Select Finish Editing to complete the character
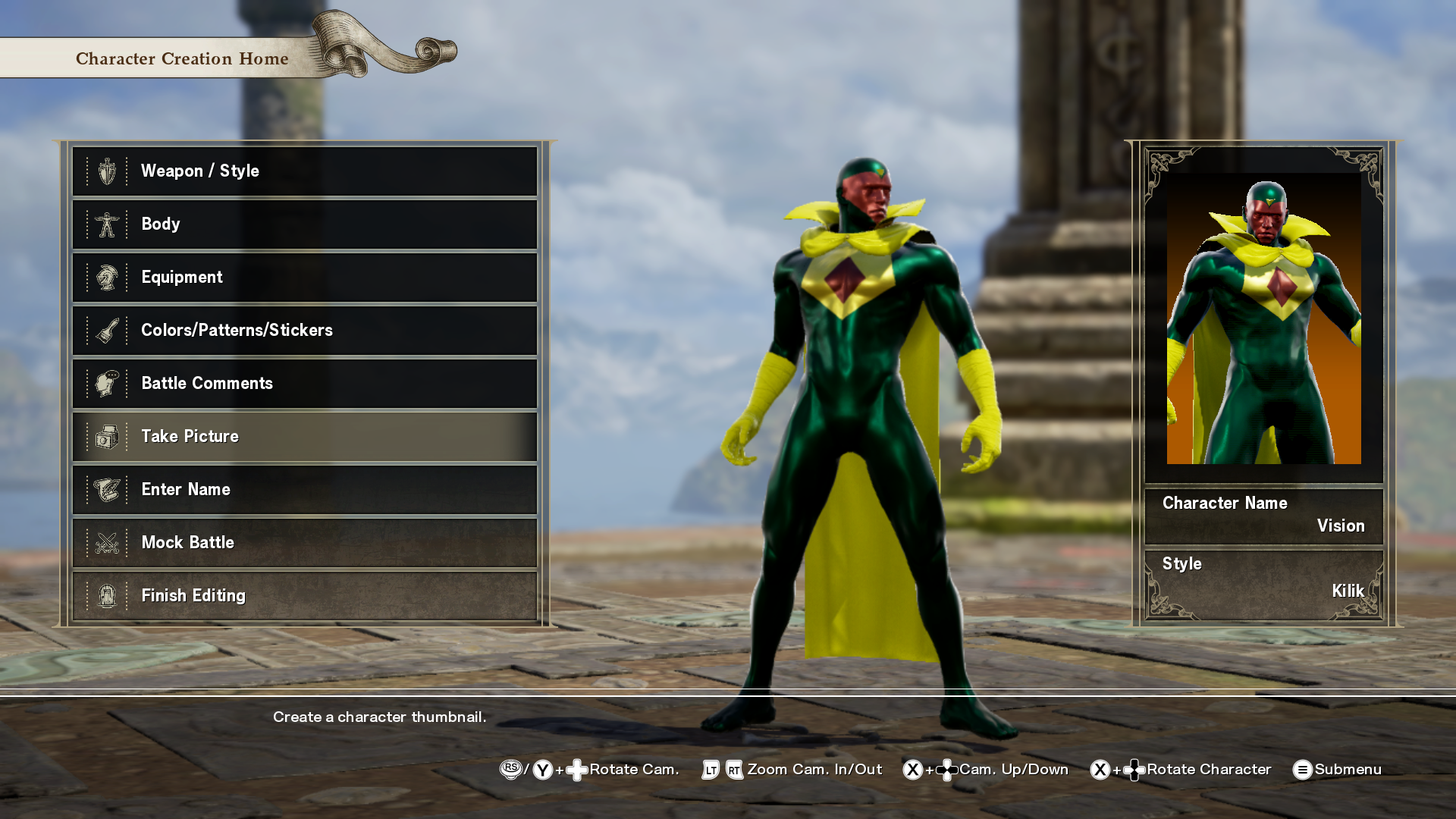This screenshot has height=819, width=1456. pyautogui.click(x=303, y=595)
